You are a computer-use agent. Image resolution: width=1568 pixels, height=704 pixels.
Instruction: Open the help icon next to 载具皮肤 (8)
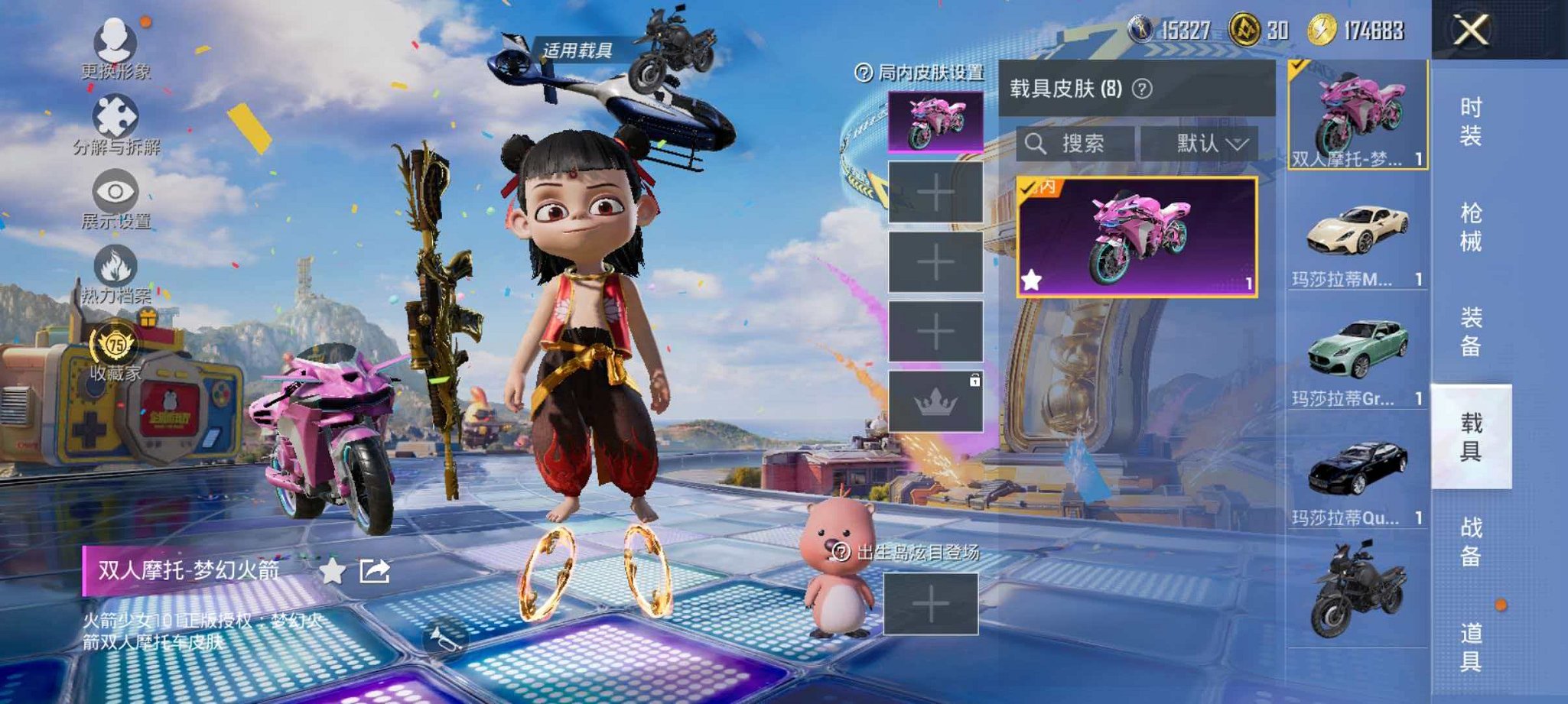click(x=1140, y=89)
